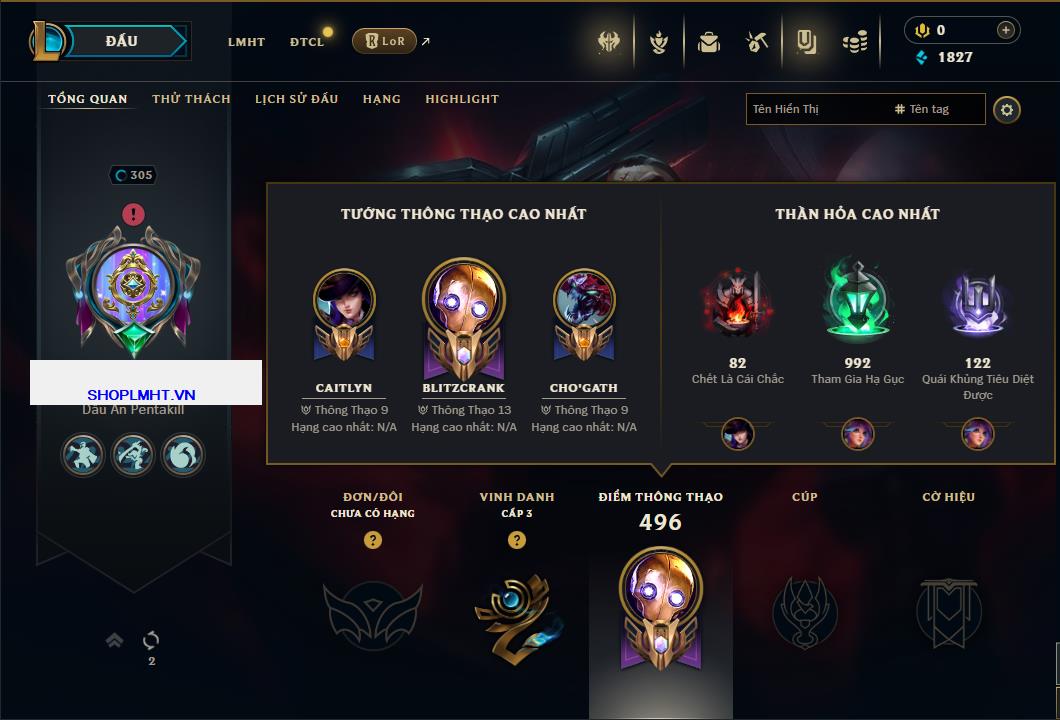Viewport: 1060px width, 720px height.
Task: Add currency with the plus button
Action: click(1005, 30)
